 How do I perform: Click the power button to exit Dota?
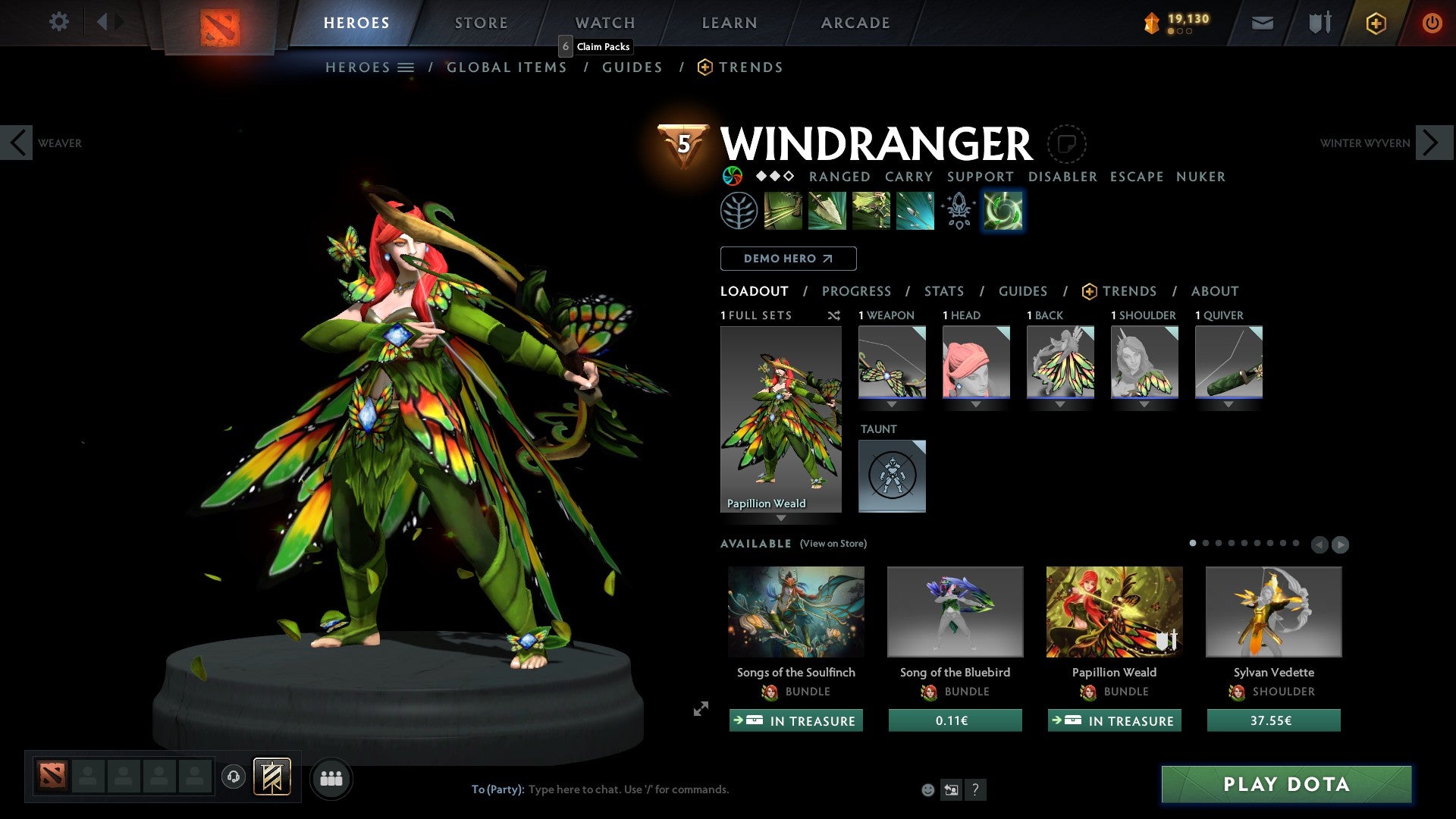tap(1432, 22)
